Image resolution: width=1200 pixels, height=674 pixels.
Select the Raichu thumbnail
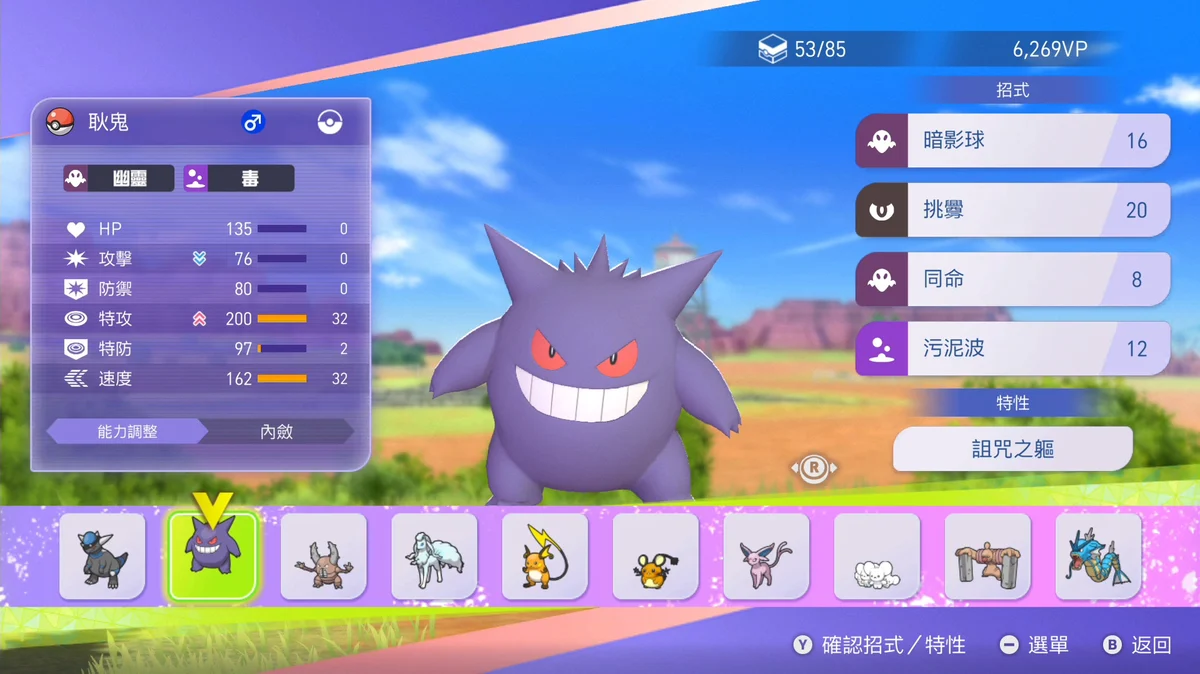545,557
